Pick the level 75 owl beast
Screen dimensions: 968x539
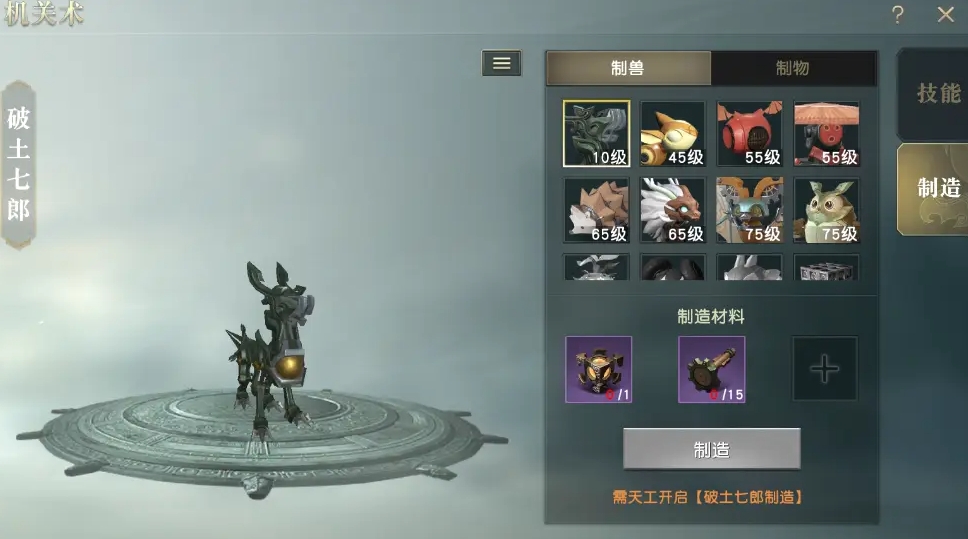click(x=826, y=210)
